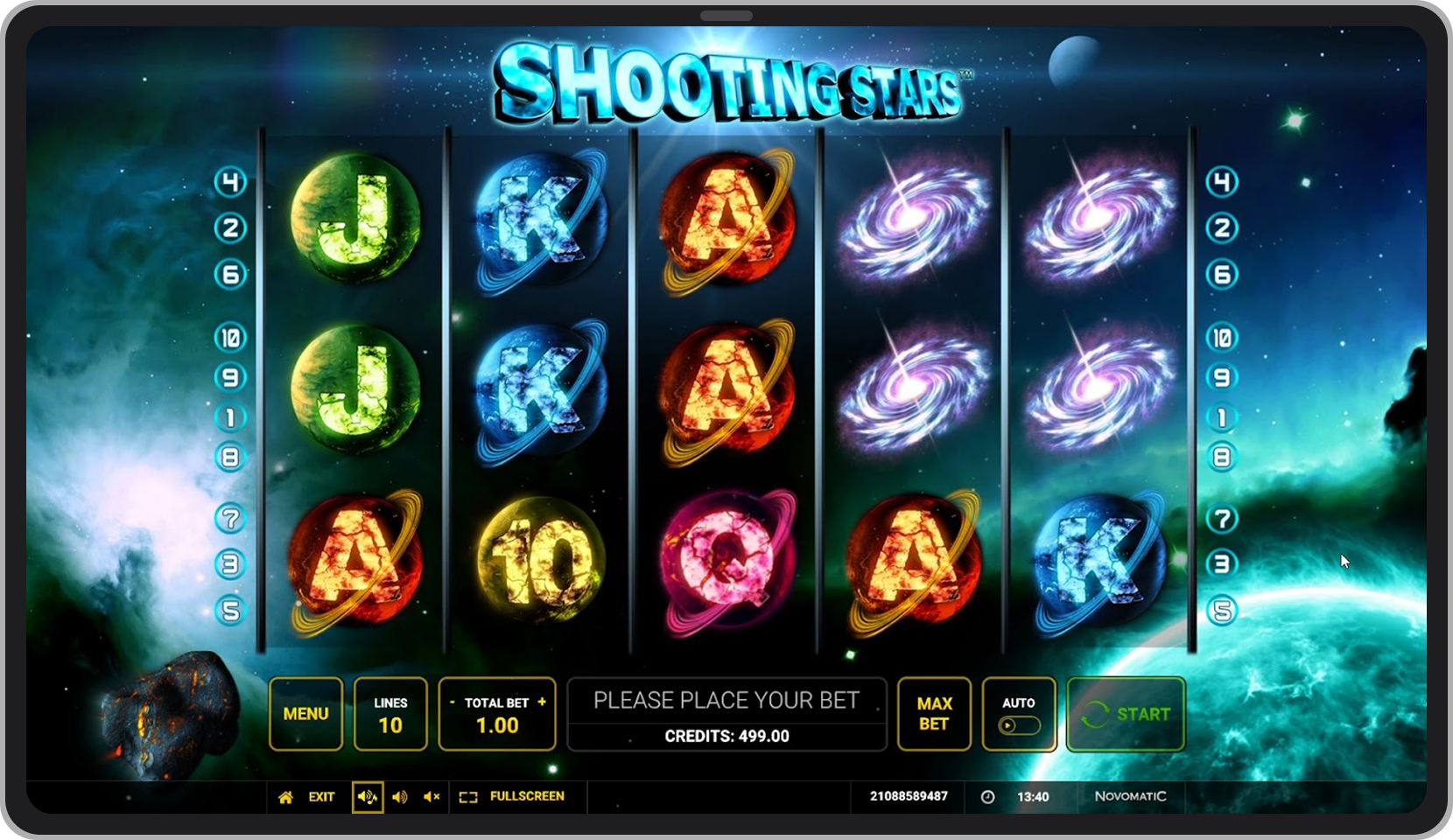
Task: Mute all game audio via the muted speaker icon
Action: coord(430,797)
